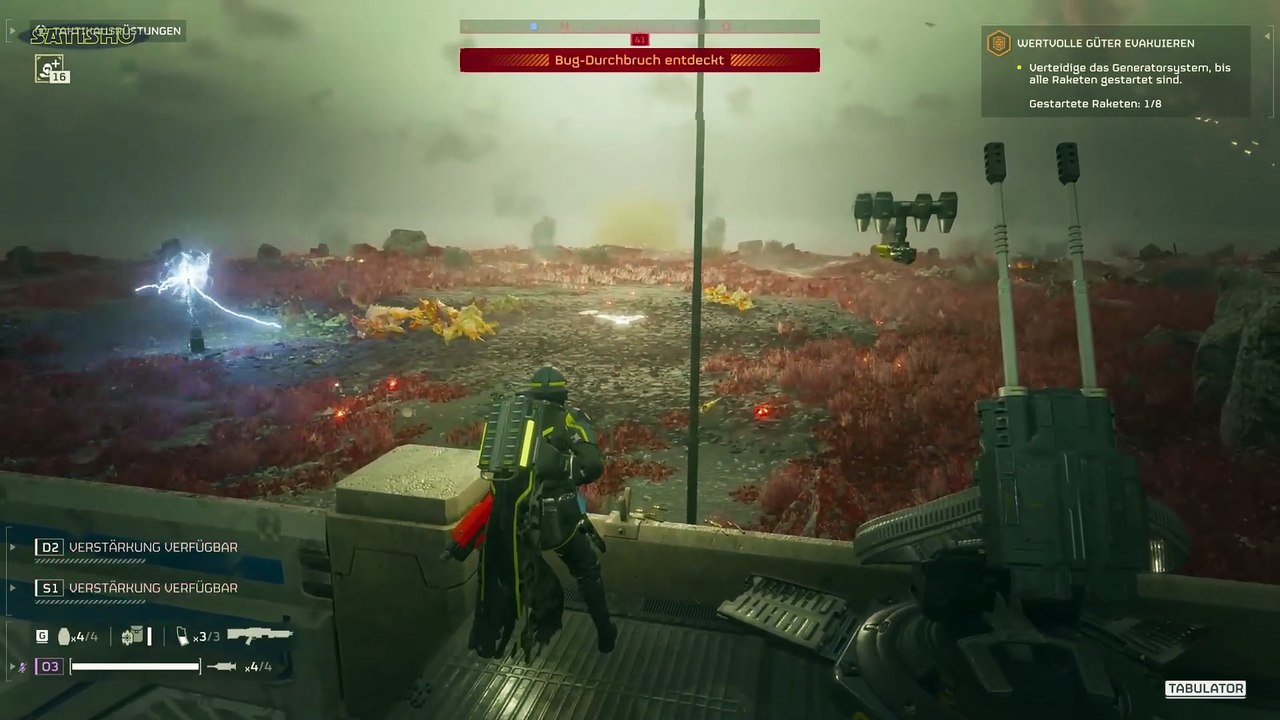
Task: Select the reinforcement stratagem icon showing 16
Action: click(x=50, y=68)
